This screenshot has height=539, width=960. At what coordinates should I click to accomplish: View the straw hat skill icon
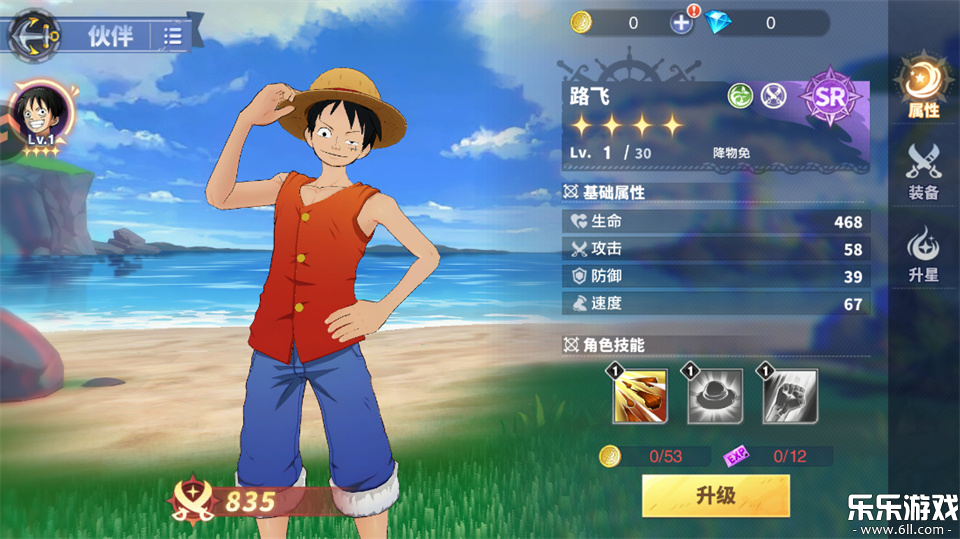[x=716, y=397]
